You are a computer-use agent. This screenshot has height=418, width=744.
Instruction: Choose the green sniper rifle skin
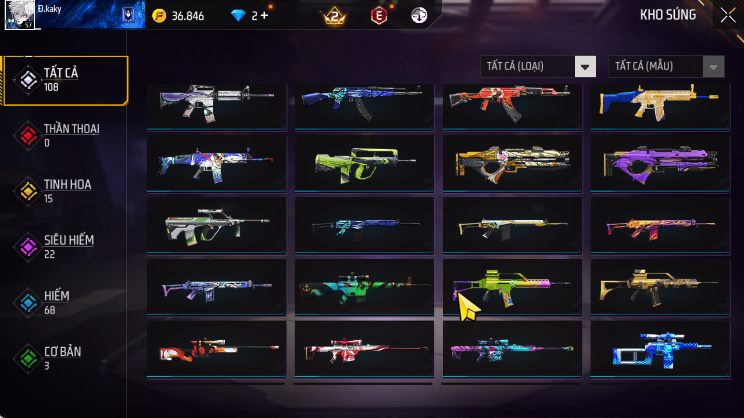[x=363, y=290]
